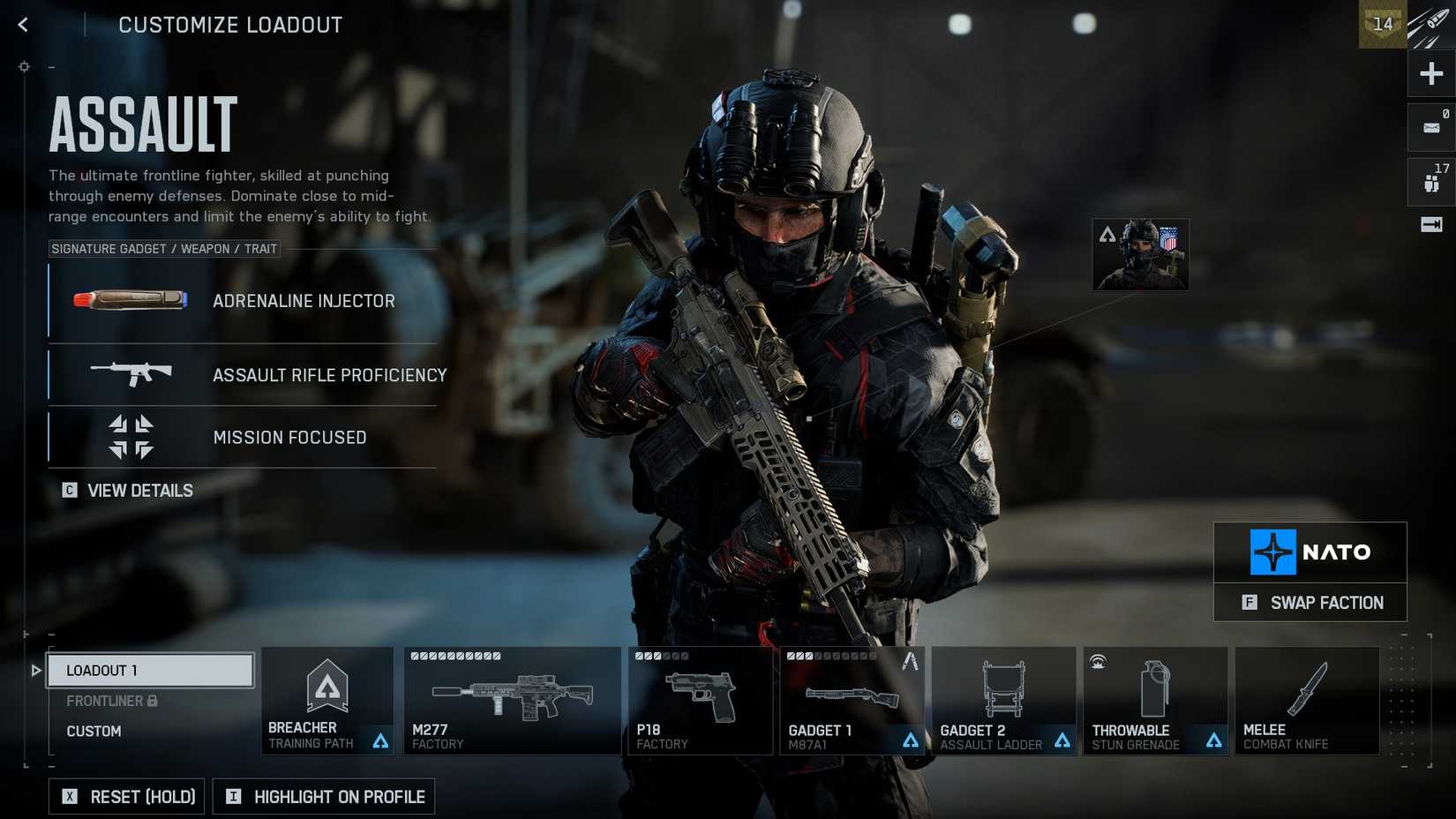The width and height of the screenshot is (1456, 819).
Task: Open the squad members panel showing 17
Action: tap(1430, 181)
